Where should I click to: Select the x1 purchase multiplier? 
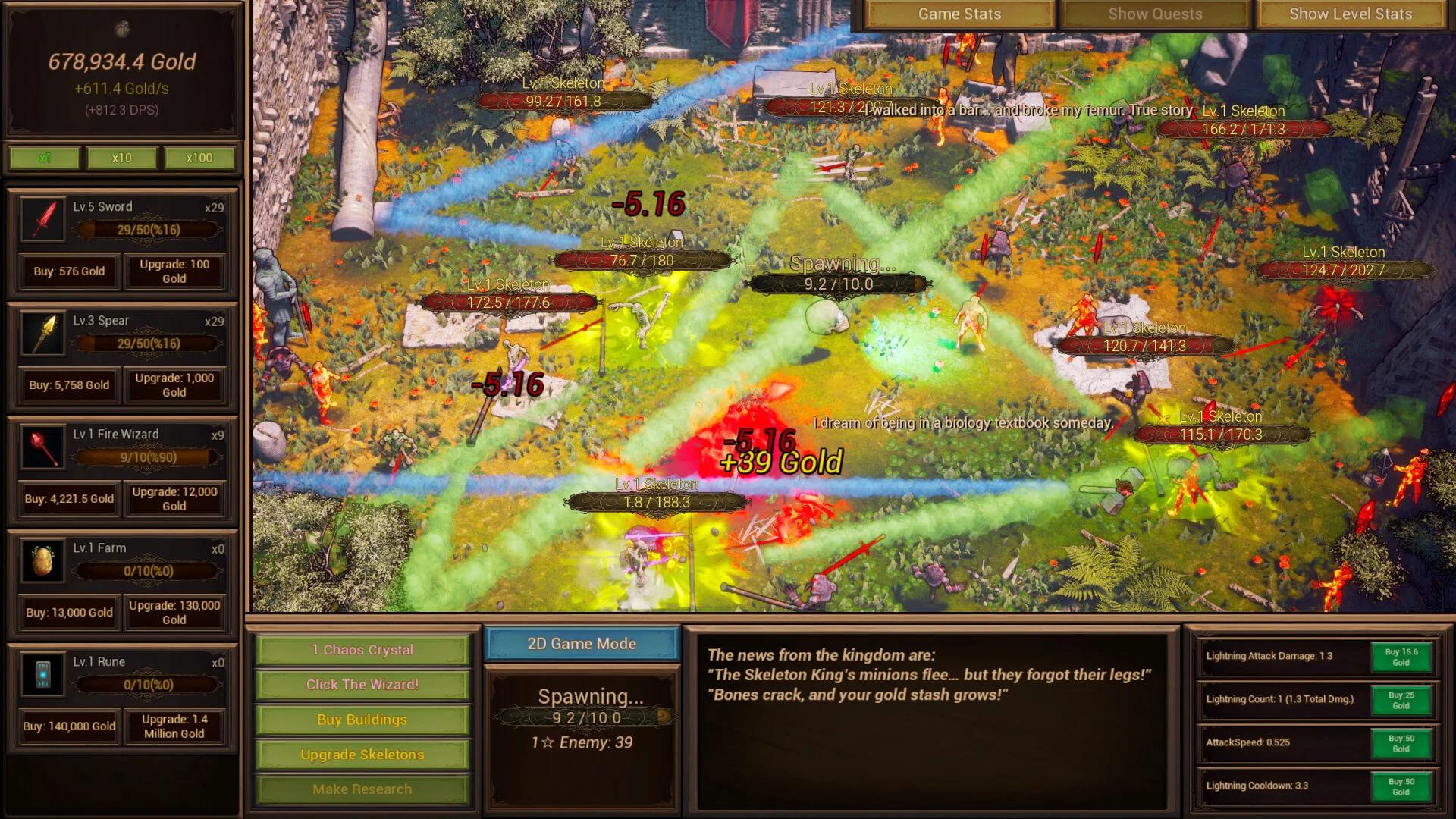pyautogui.click(x=45, y=158)
